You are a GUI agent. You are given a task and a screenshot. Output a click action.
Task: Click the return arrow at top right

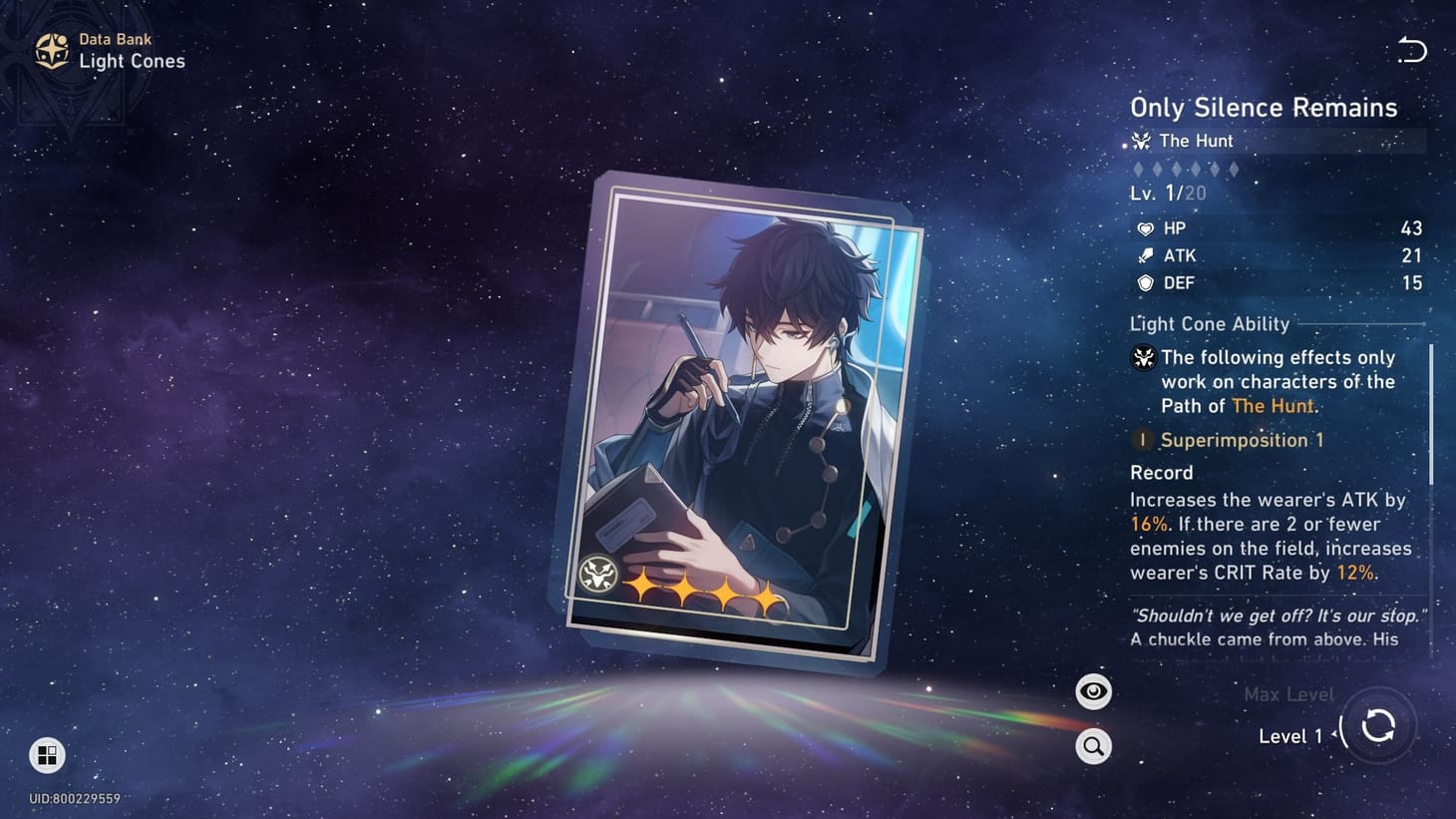1411,47
